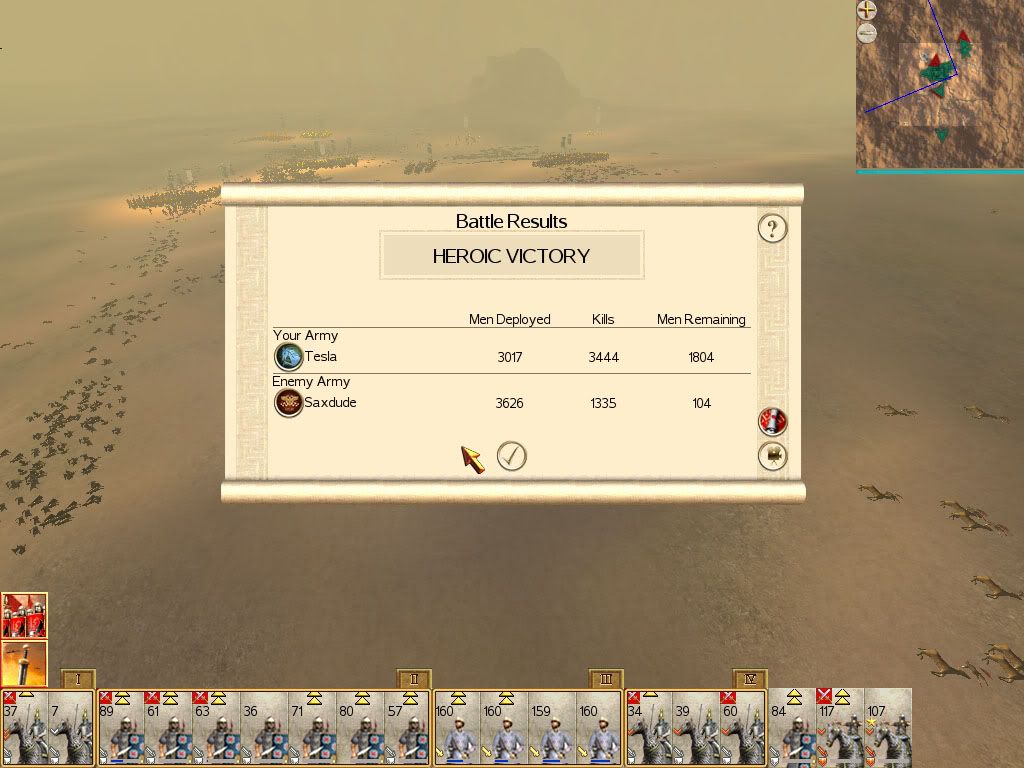Select group II tab
This screenshot has width=1024, height=768.
[x=413, y=679]
